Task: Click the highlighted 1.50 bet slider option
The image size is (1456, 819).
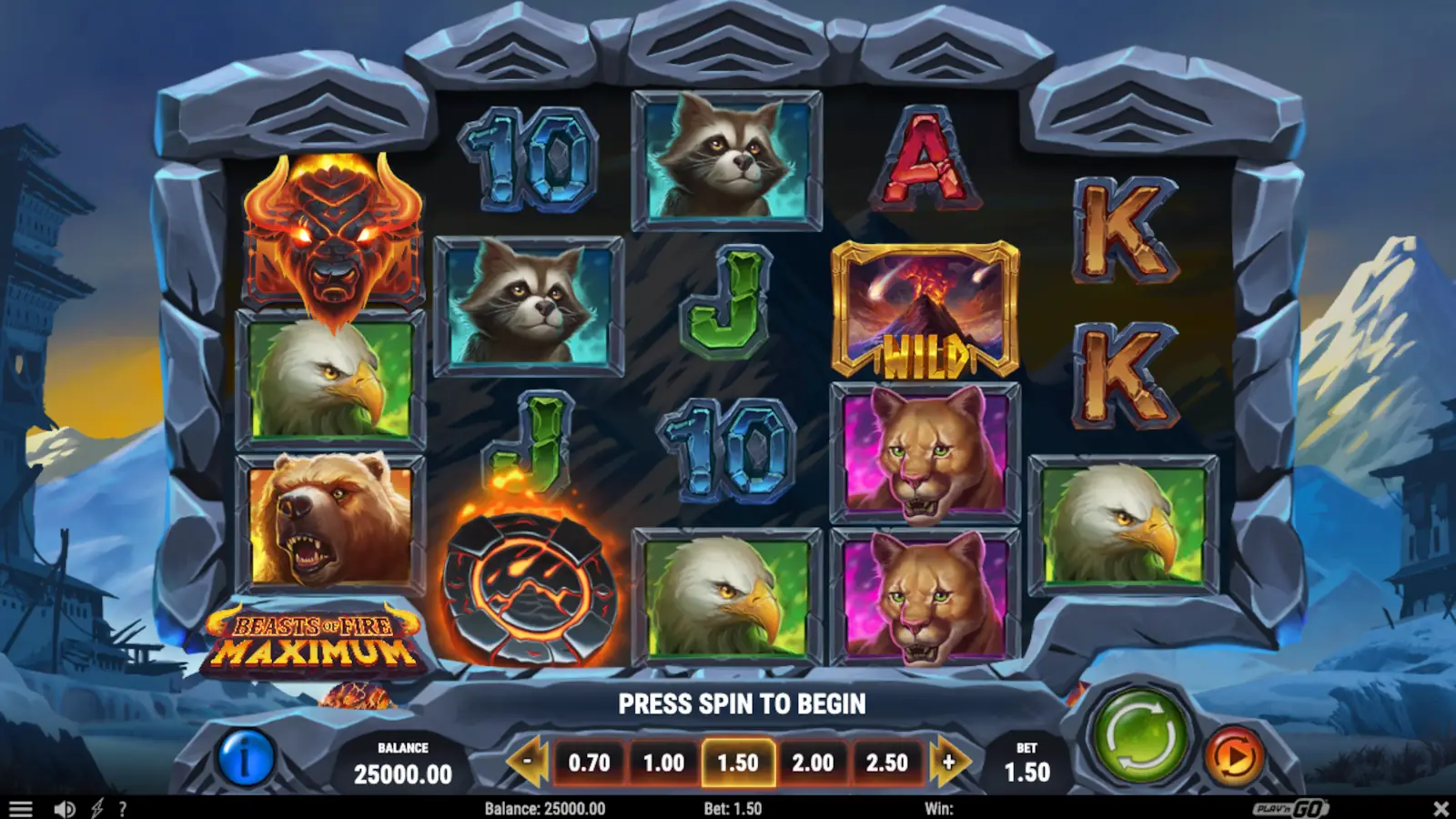Action: 739,764
